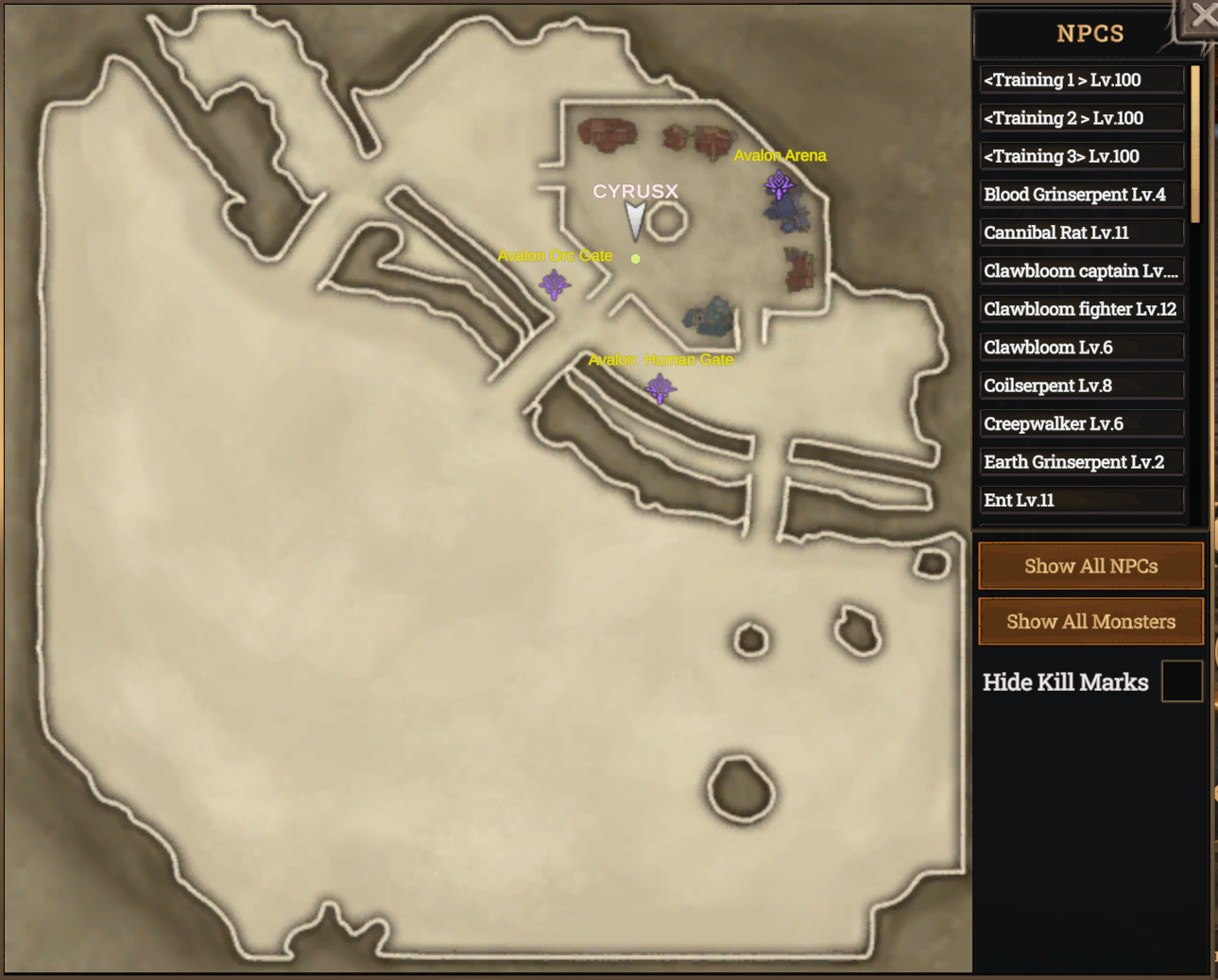Click the Avalon Human Gate marker

[660, 387]
